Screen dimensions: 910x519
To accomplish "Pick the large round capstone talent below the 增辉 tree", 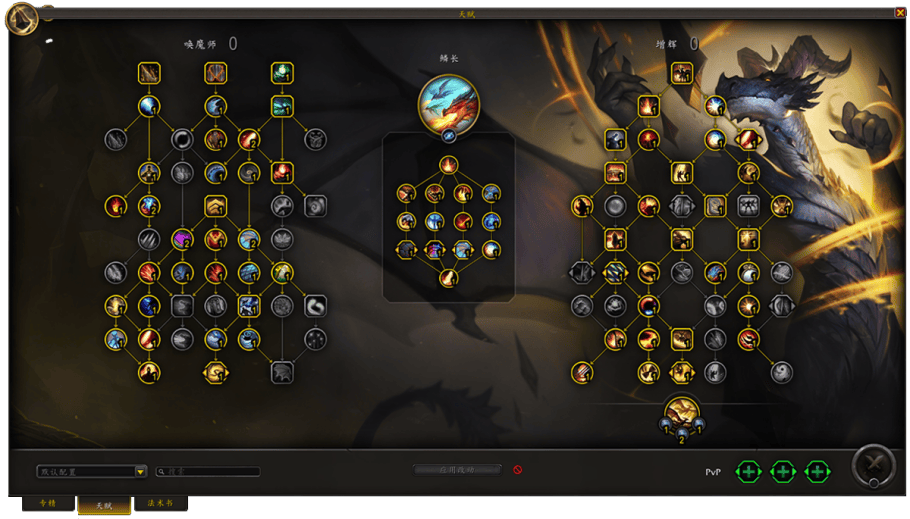I will pyautogui.click(x=681, y=413).
